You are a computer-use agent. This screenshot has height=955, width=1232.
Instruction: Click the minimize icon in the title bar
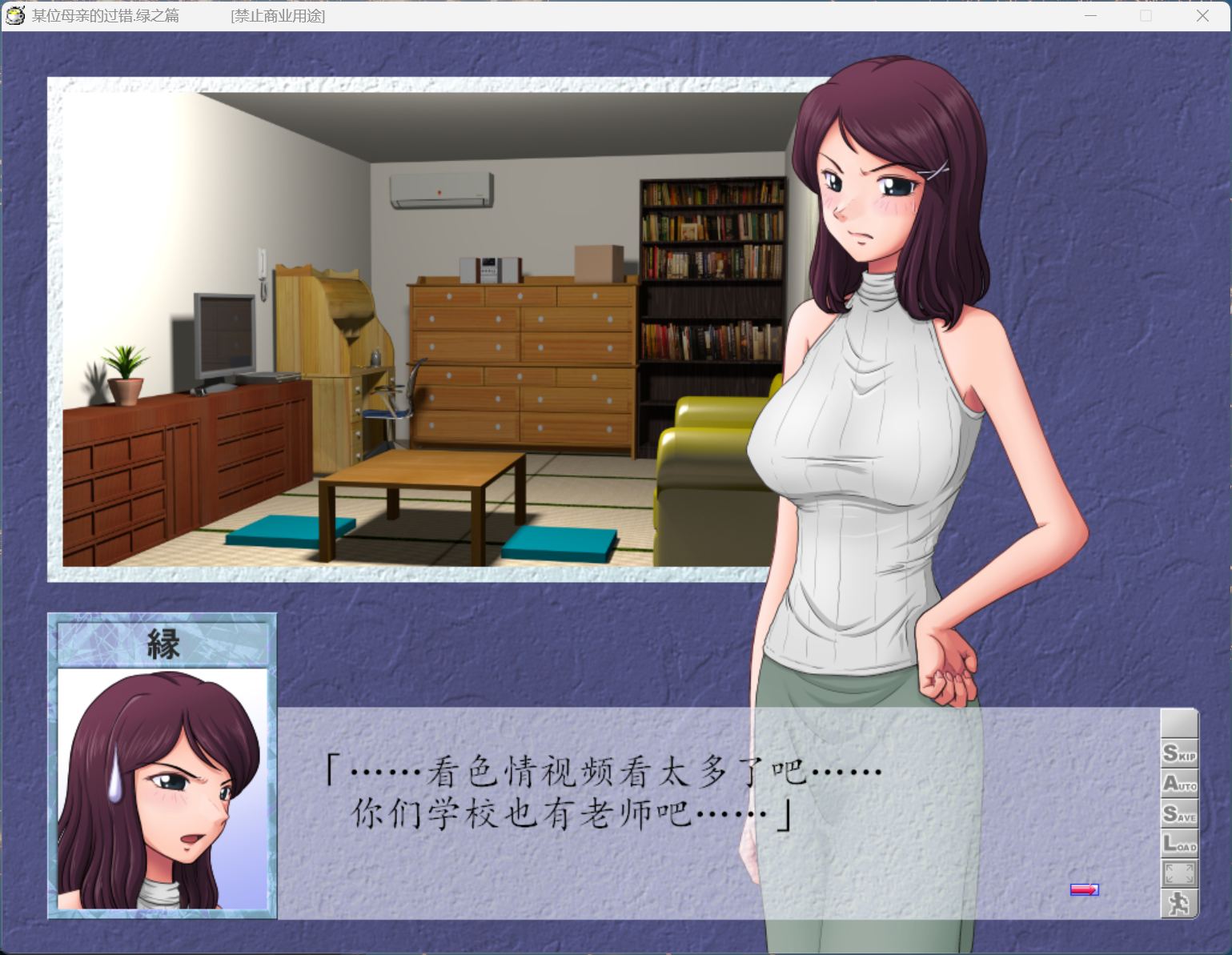tap(1090, 15)
